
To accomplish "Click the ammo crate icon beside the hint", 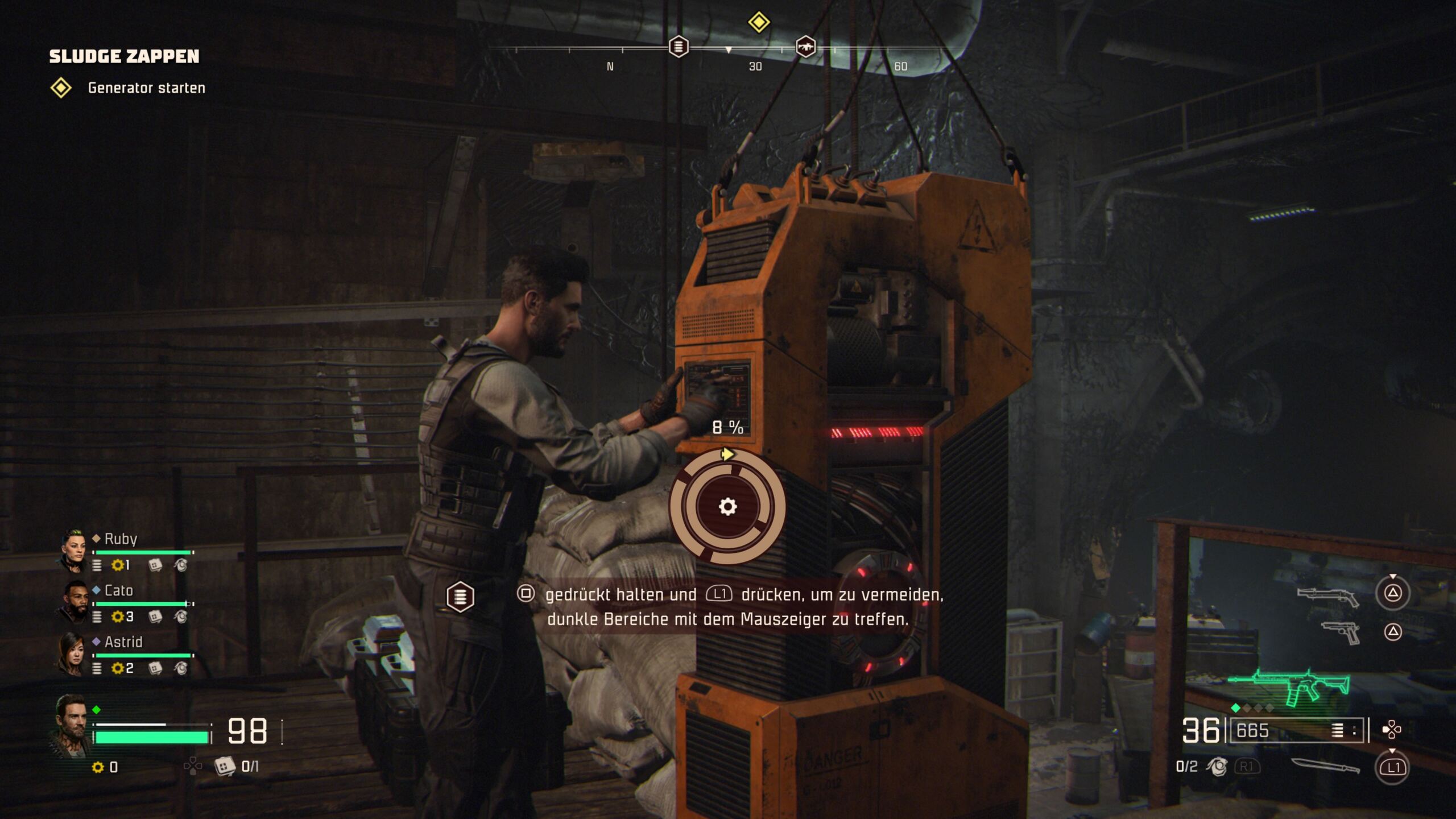I will click(460, 597).
